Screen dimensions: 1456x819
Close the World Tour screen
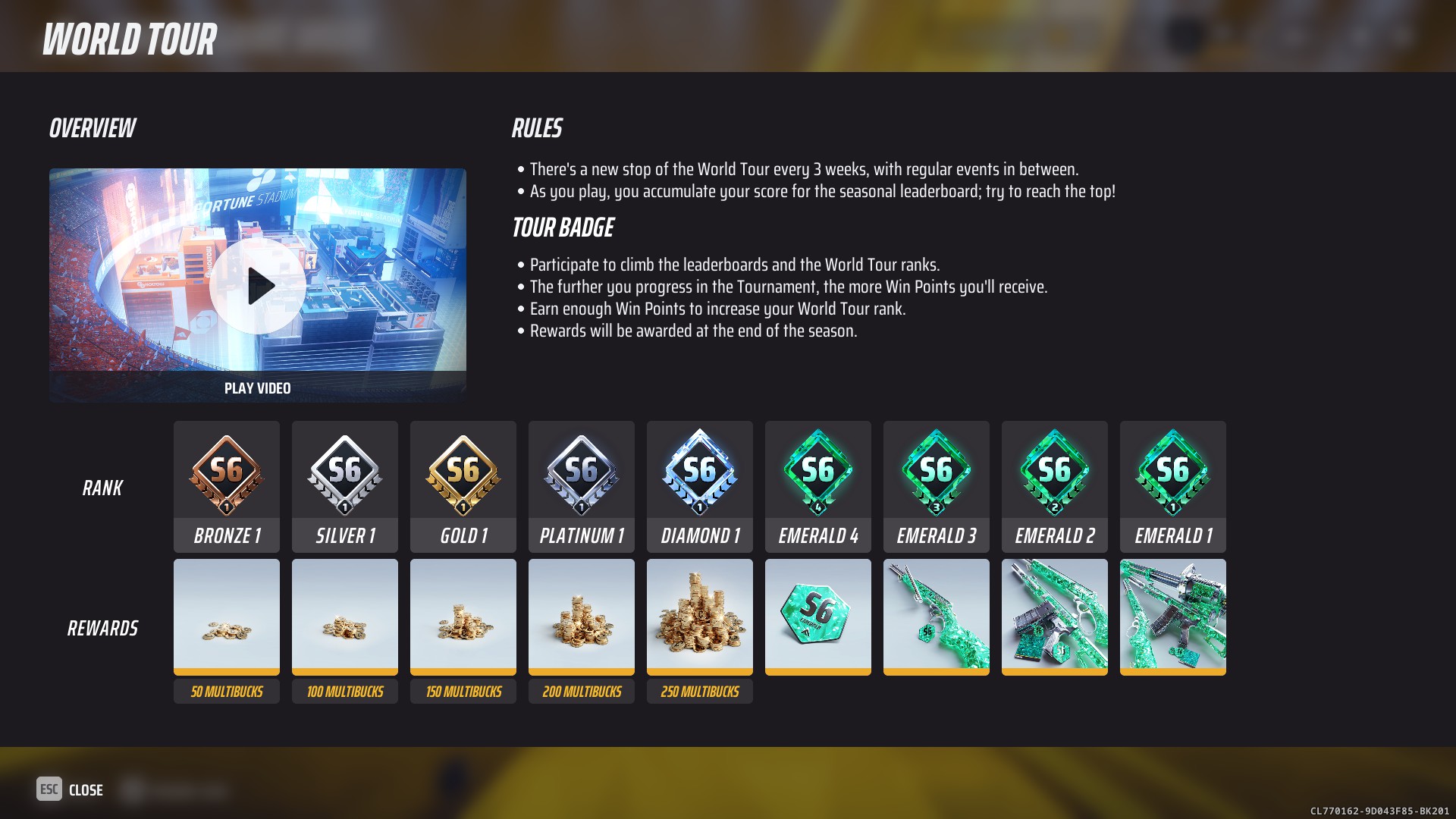[84, 789]
